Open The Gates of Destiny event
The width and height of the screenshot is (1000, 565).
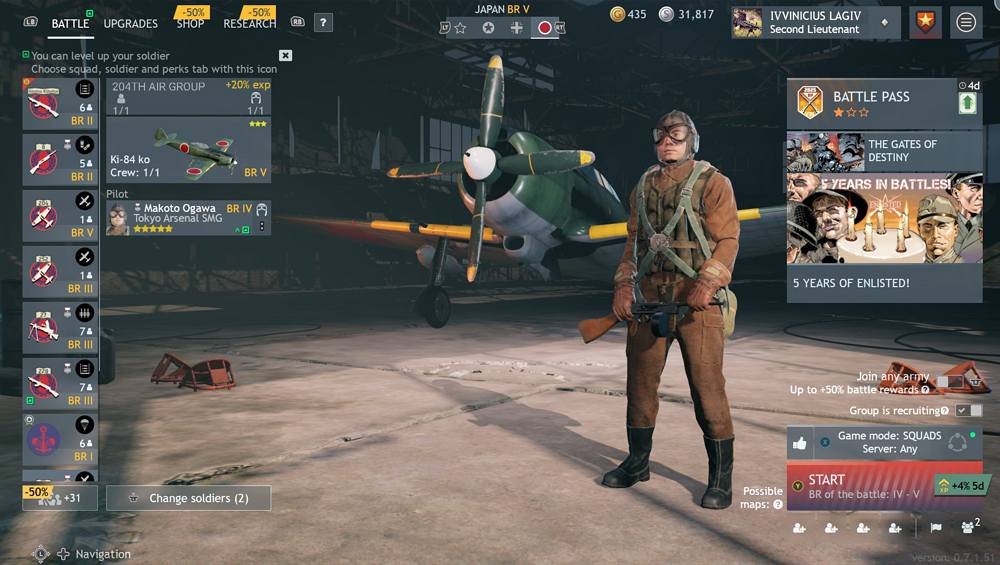point(884,151)
